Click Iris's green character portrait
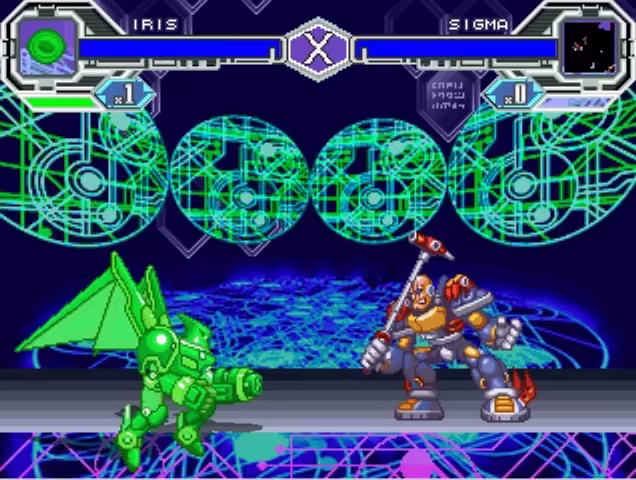This screenshot has width=636, height=480. tap(46, 46)
